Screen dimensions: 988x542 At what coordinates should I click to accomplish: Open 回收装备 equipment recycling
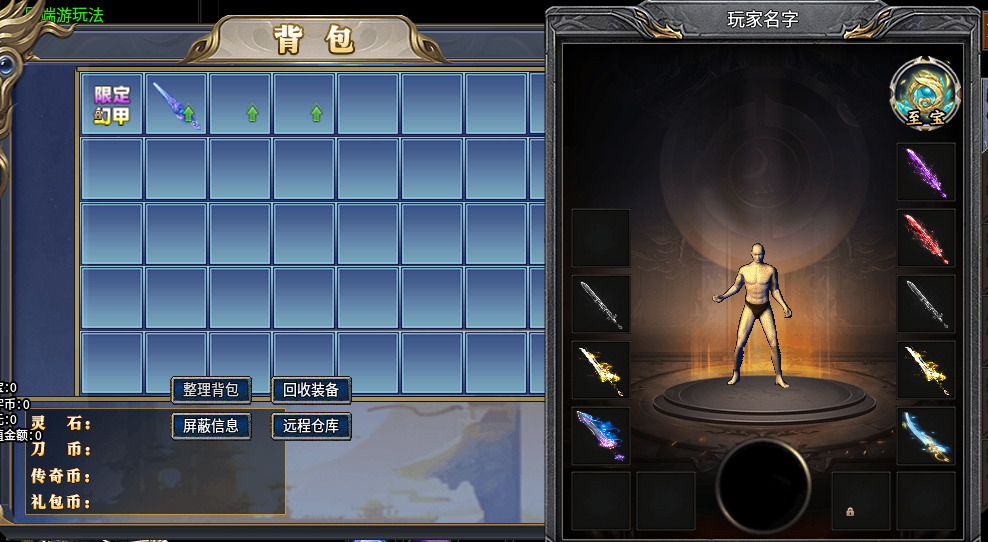click(311, 390)
